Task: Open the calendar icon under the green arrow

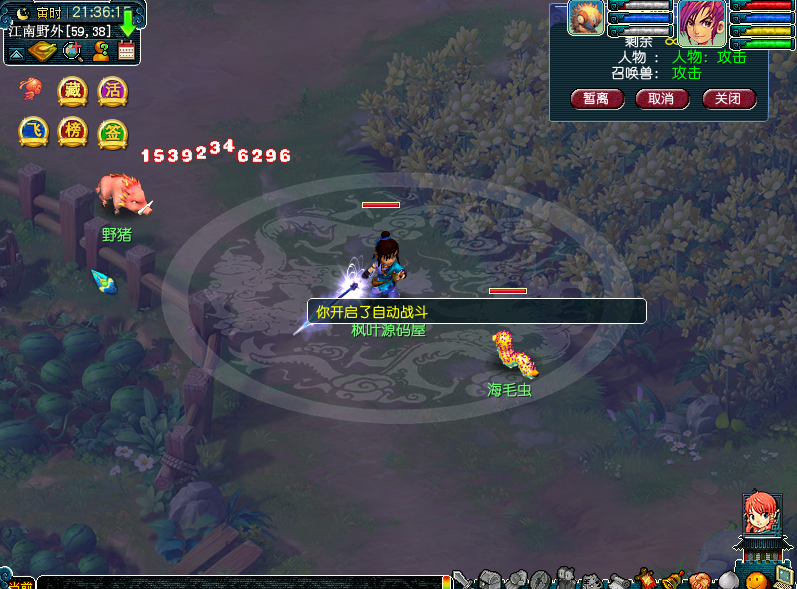Action: pyautogui.click(x=127, y=51)
